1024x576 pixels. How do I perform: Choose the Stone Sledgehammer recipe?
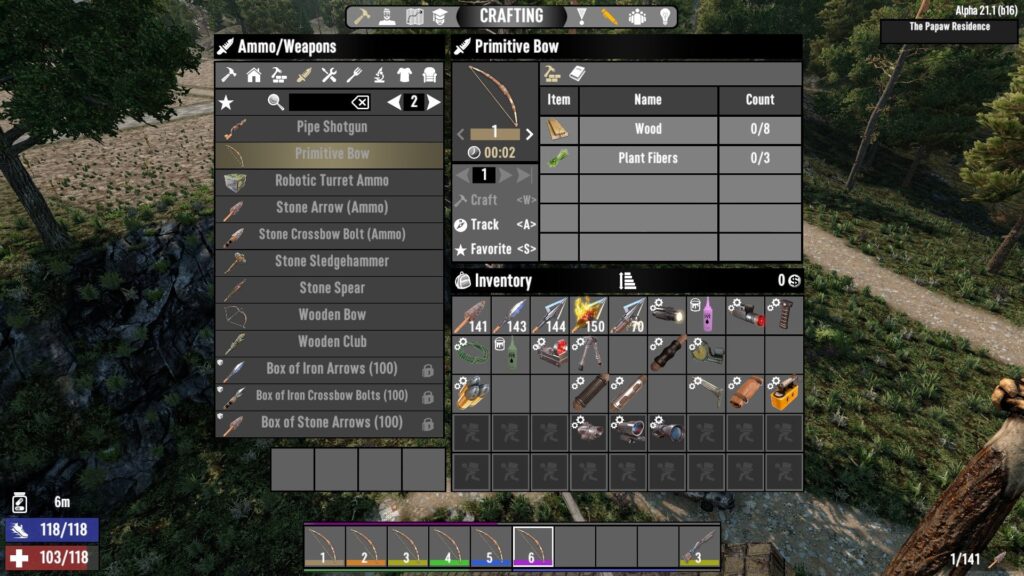pos(331,261)
